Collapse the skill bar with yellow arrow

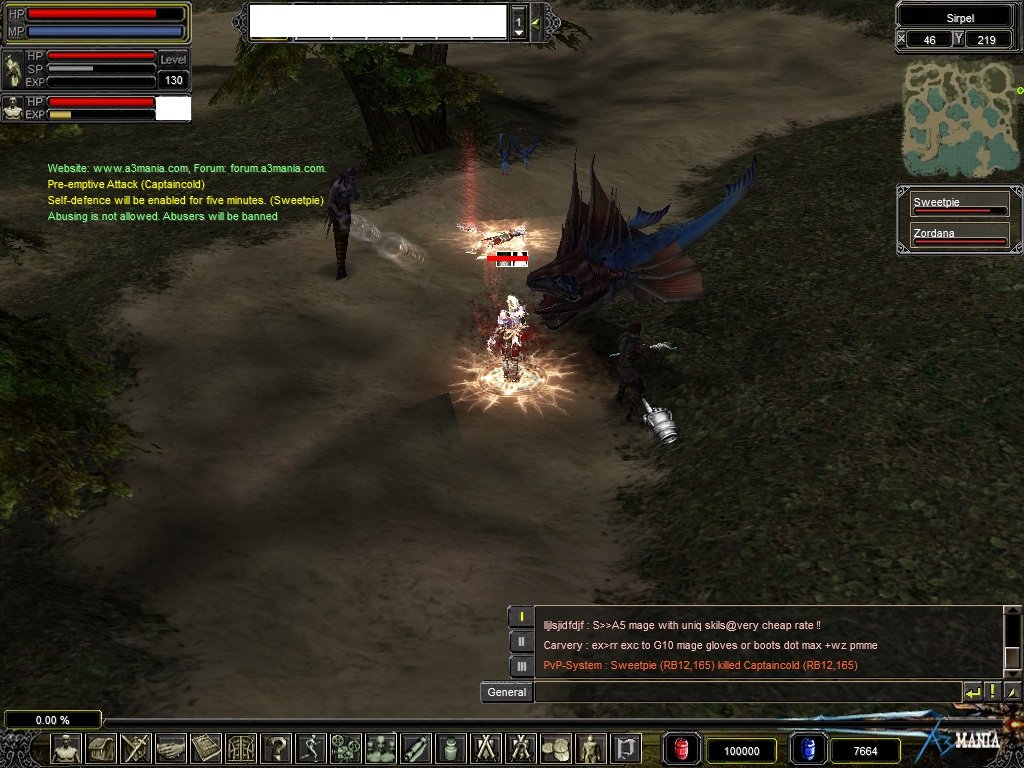[536, 22]
